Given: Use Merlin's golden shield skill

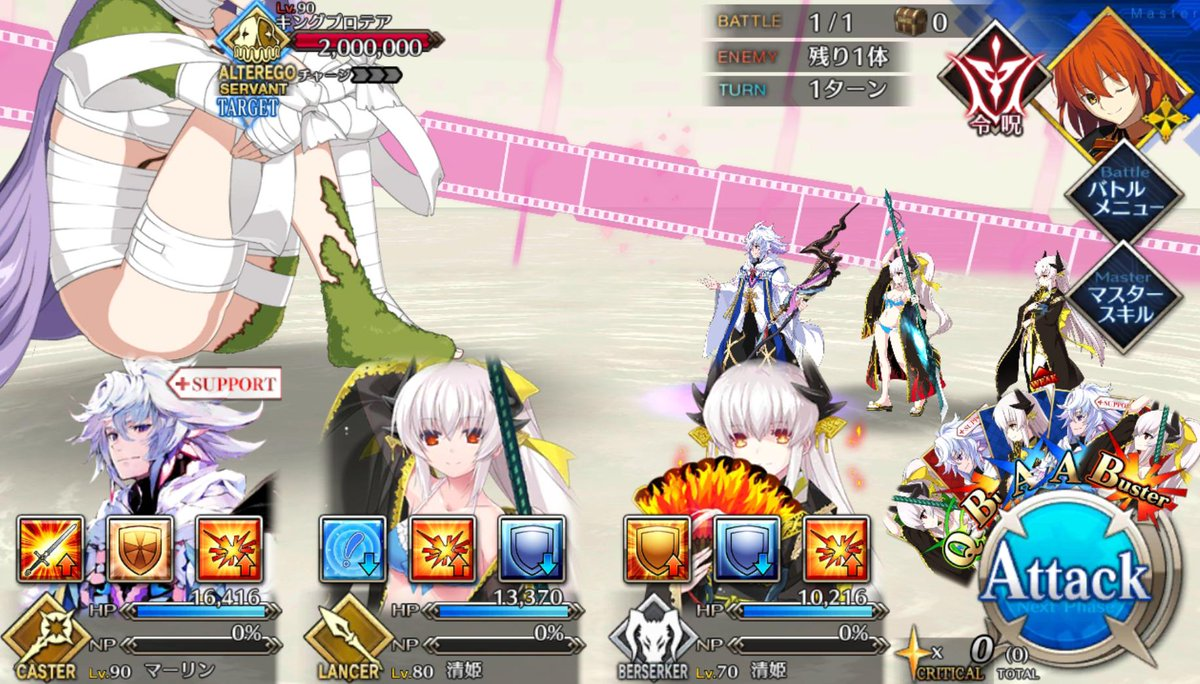Looking at the screenshot, I should (139, 549).
